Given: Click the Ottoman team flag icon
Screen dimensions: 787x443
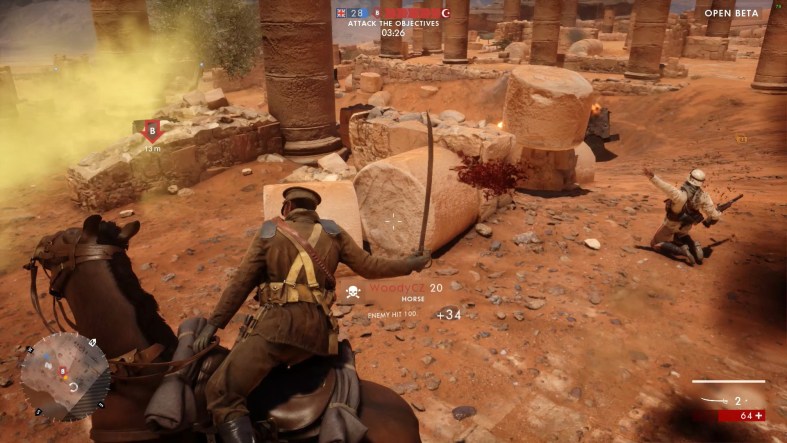Looking at the screenshot, I should pos(446,13).
